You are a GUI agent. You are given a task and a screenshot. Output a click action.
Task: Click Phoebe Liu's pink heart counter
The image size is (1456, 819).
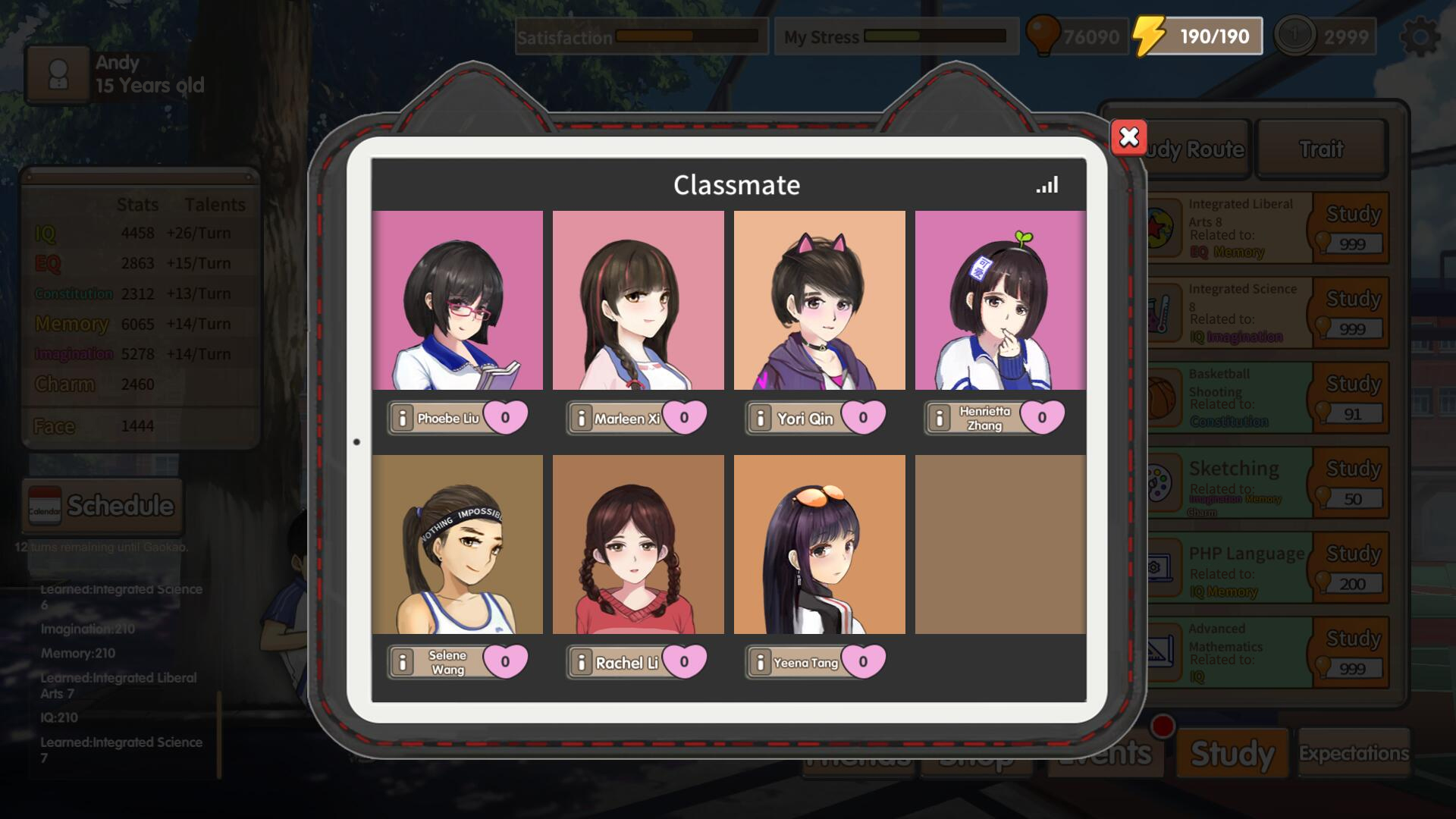click(505, 417)
